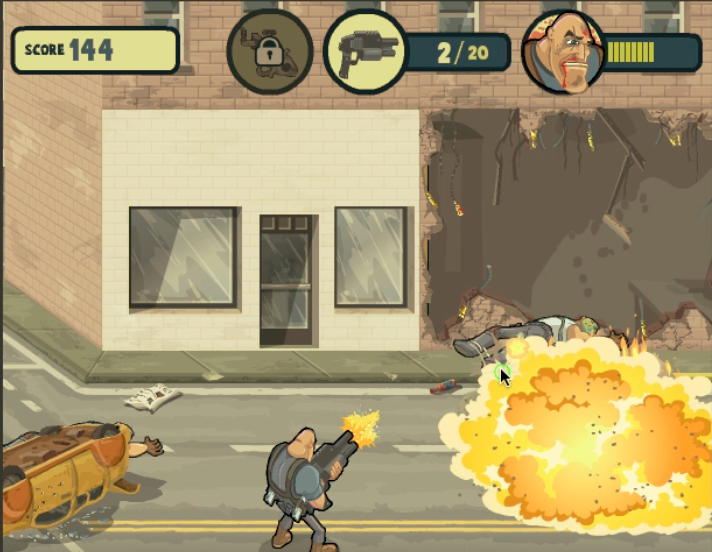
Task: Click the bloodied hero portrait
Action: tap(563, 52)
